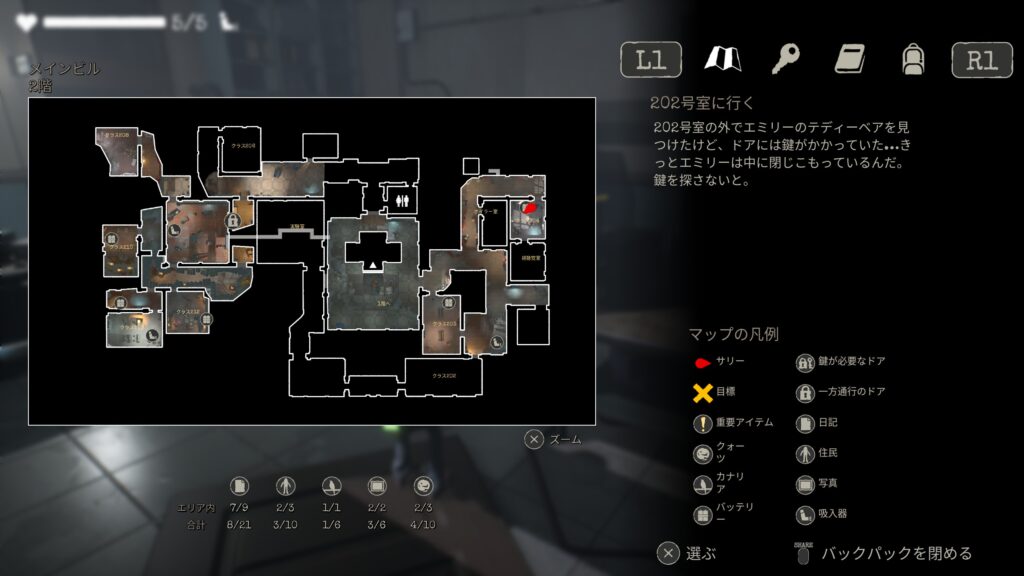Image resolution: width=1024 pixels, height=576 pixels.
Task: Switch to the journal book tab
Action: (x=849, y=59)
